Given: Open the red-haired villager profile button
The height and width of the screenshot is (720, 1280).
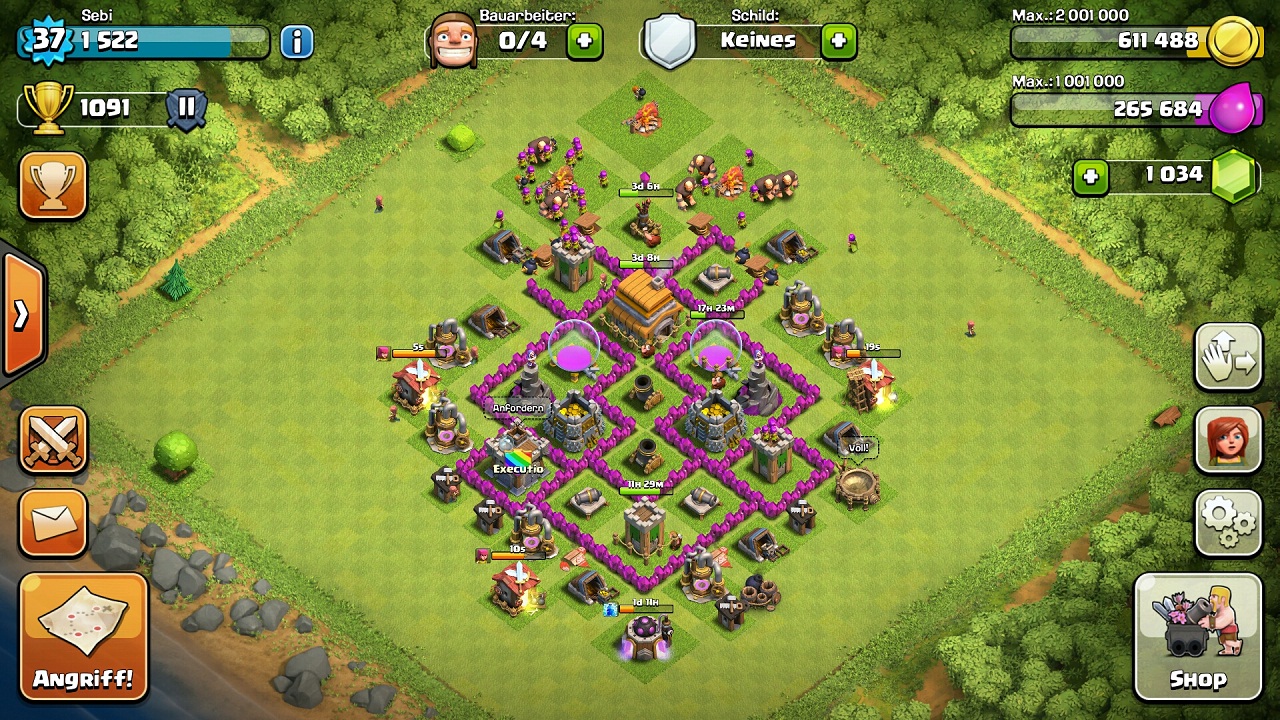Looking at the screenshot, I should pos(1228,440).
